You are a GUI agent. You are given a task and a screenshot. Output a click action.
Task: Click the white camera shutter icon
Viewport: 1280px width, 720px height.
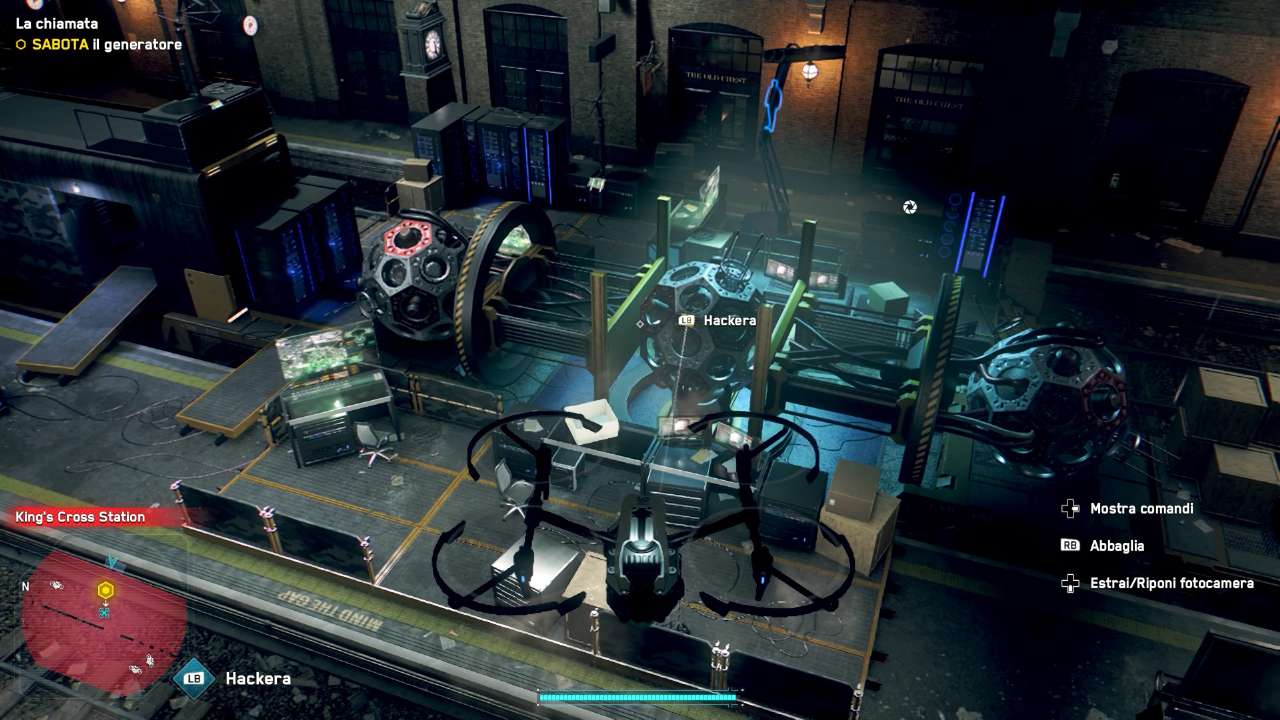click(x=910, y=207)
